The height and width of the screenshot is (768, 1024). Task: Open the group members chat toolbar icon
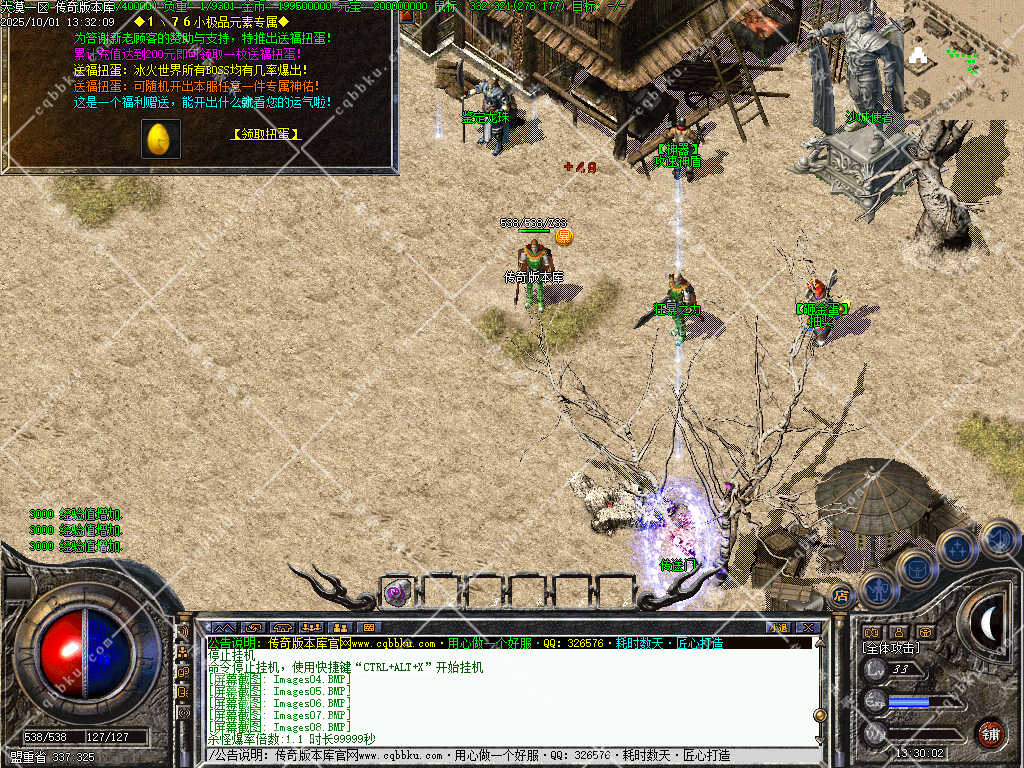coord(312,627)
